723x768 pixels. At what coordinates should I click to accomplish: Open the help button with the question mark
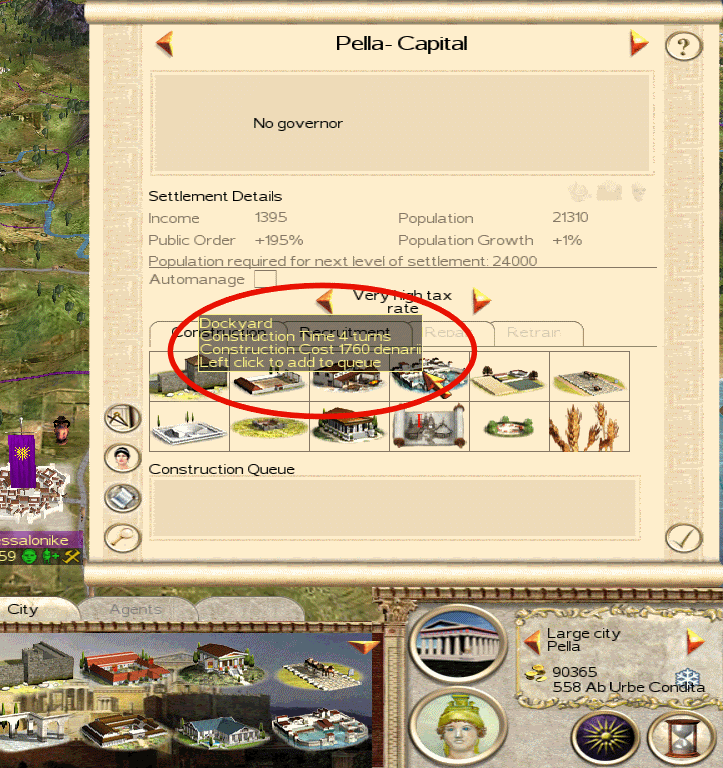click(683, 46)
